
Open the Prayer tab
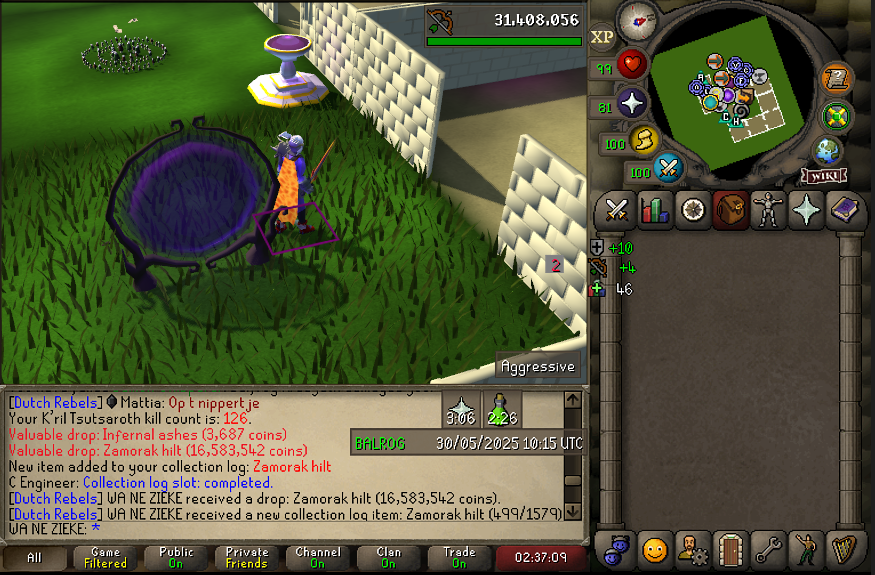point(805,210)
